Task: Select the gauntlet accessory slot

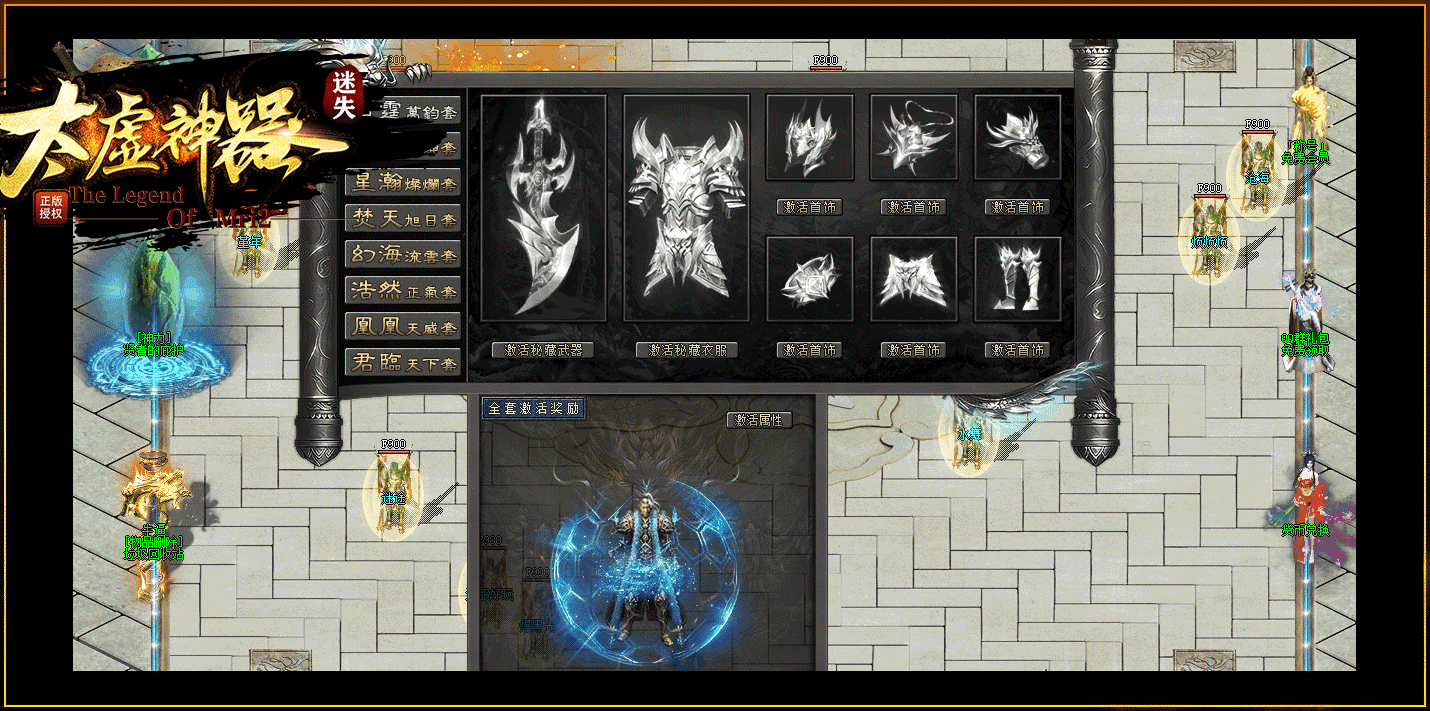Action: [1018, 138]
